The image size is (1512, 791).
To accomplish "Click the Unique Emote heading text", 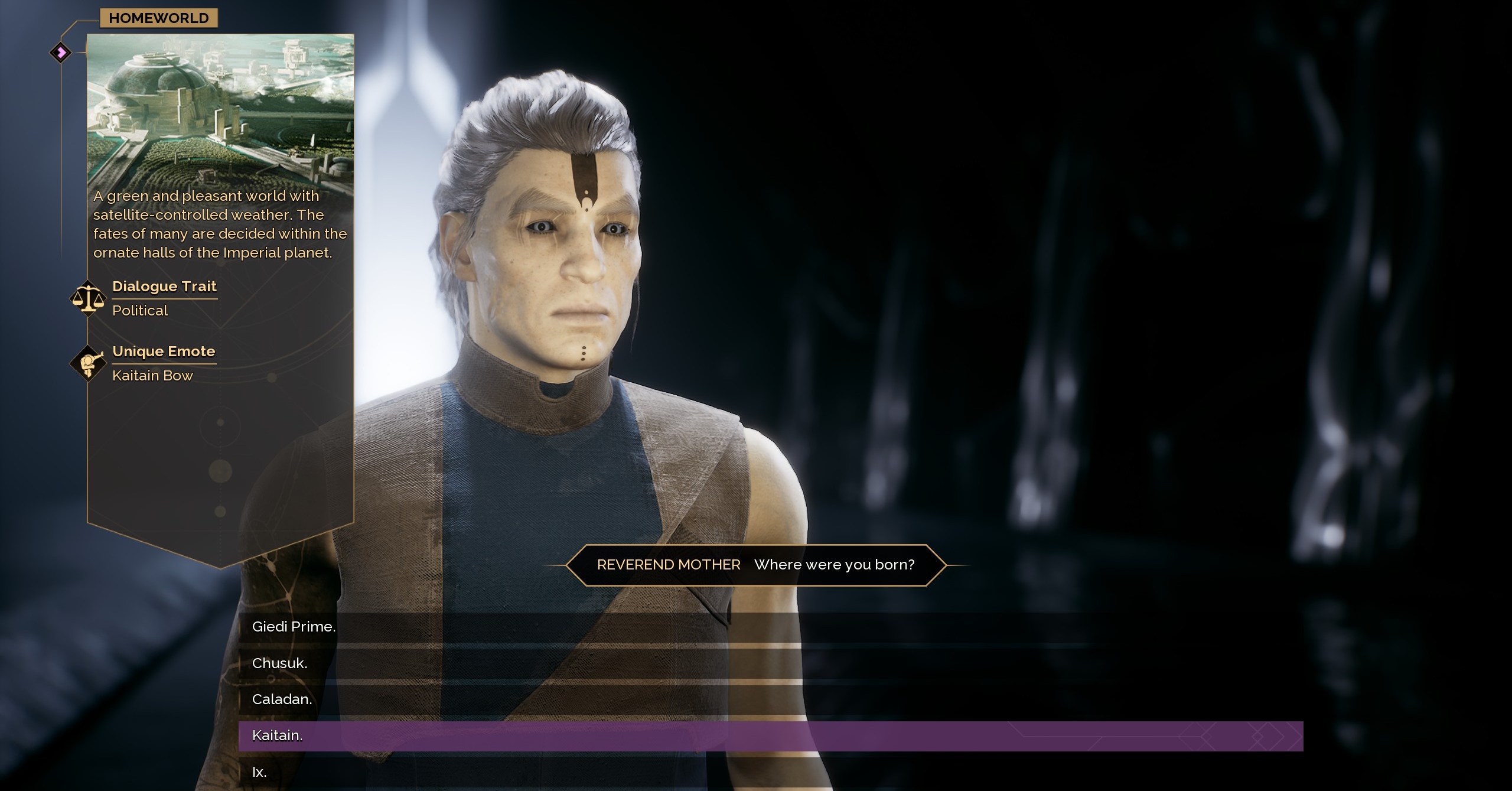I will (164, 351).
